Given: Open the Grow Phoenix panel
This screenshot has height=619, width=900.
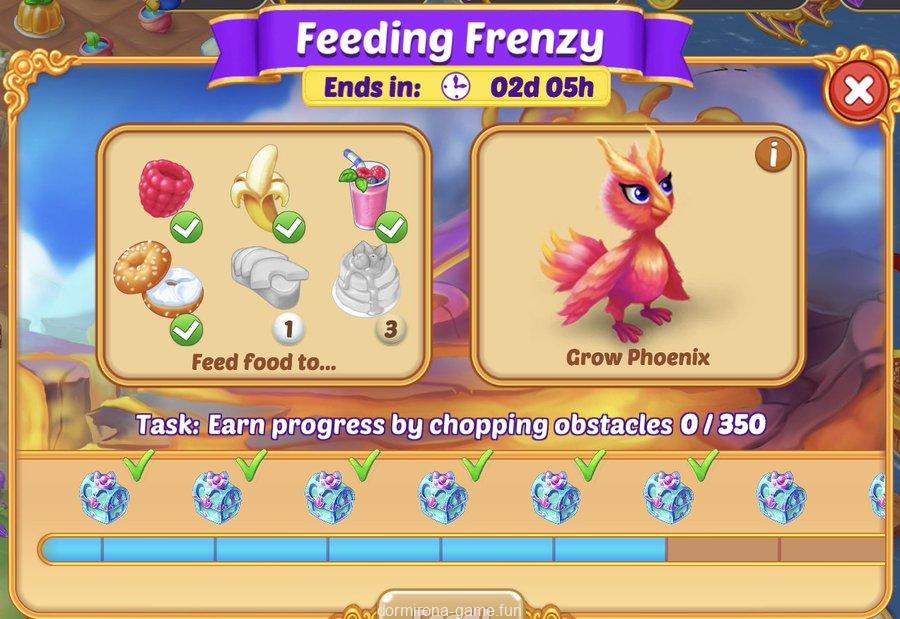Looking at the screenshot, I should (637, 255).
